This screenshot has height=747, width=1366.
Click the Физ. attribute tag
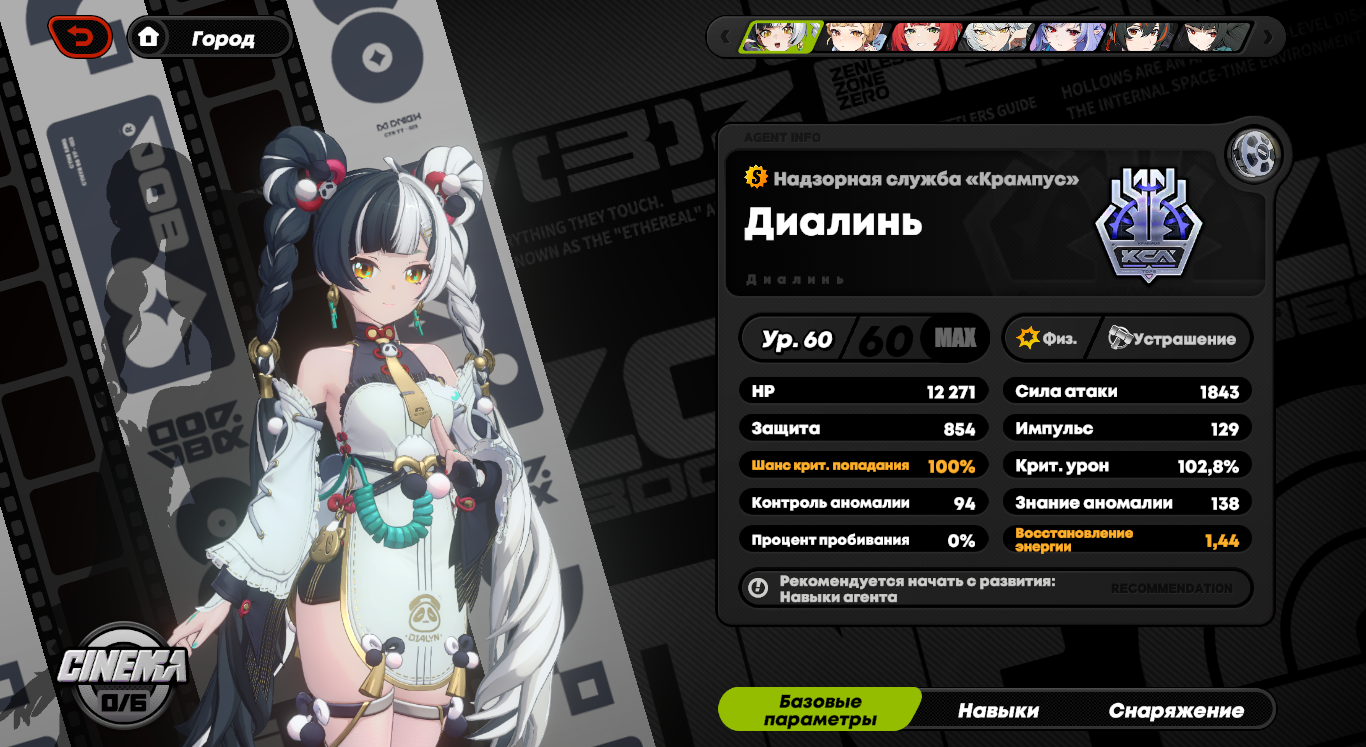pyautogui.click(x=1047, y=338)
